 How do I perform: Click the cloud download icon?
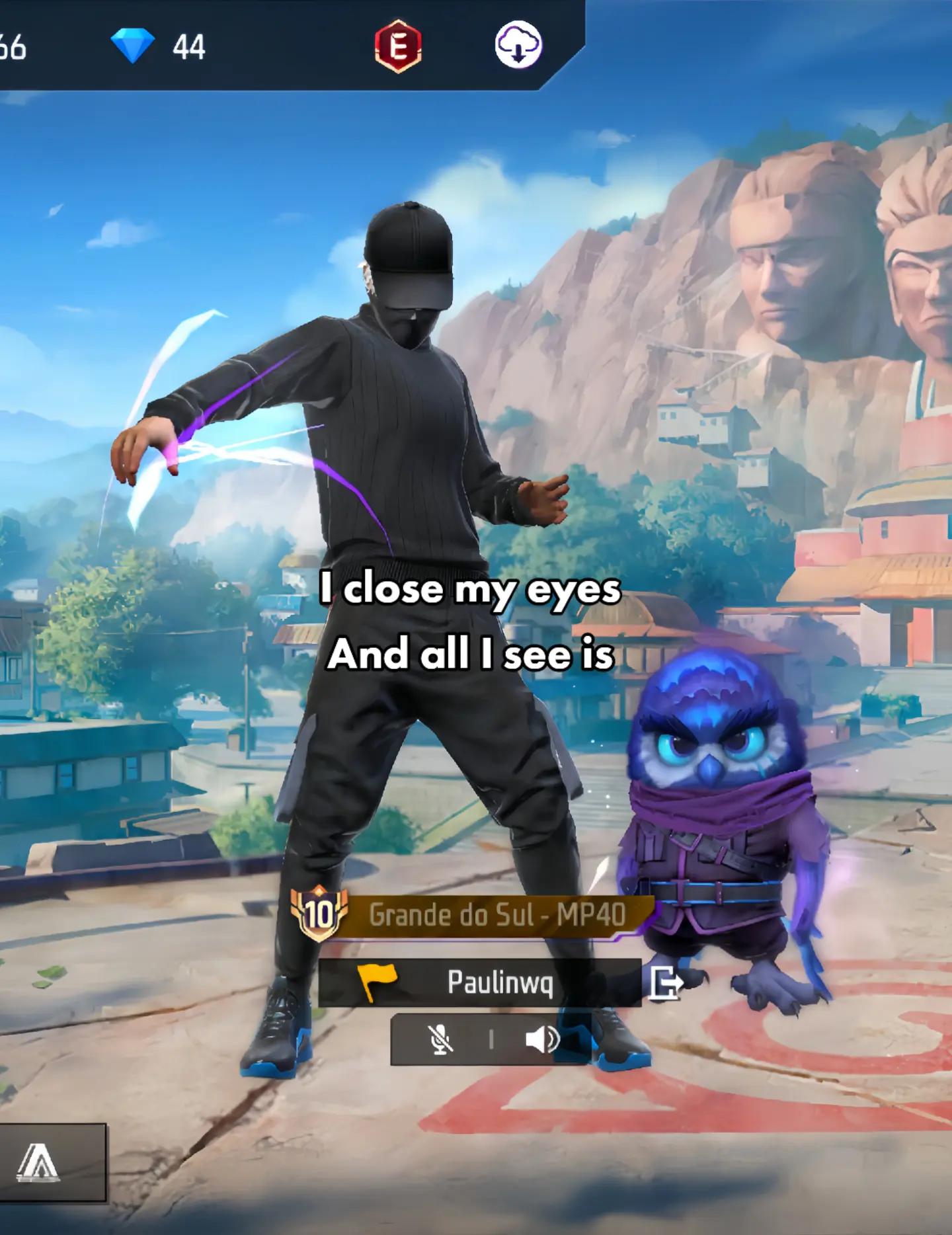(x=519, y=46)
